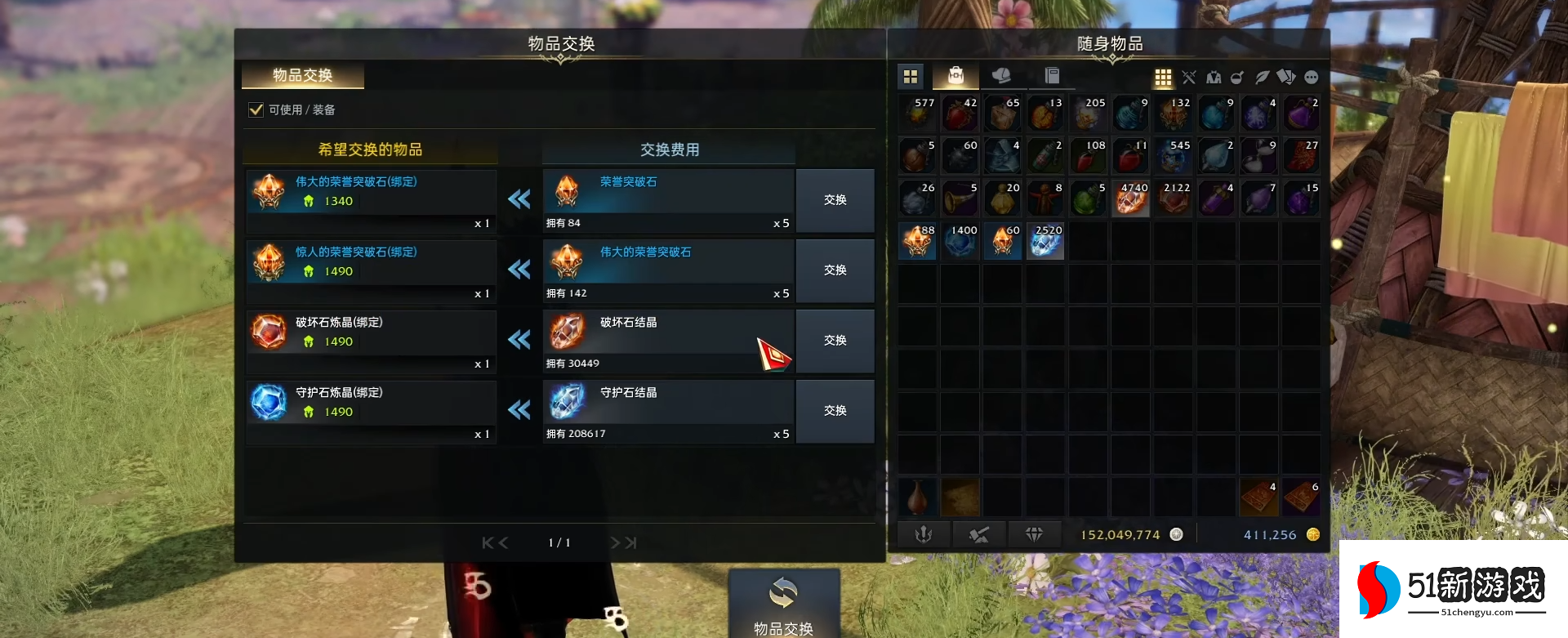Select the potion filter icon
Image resolution: width=1568 pixels, height=638 pixels.
1237,76
